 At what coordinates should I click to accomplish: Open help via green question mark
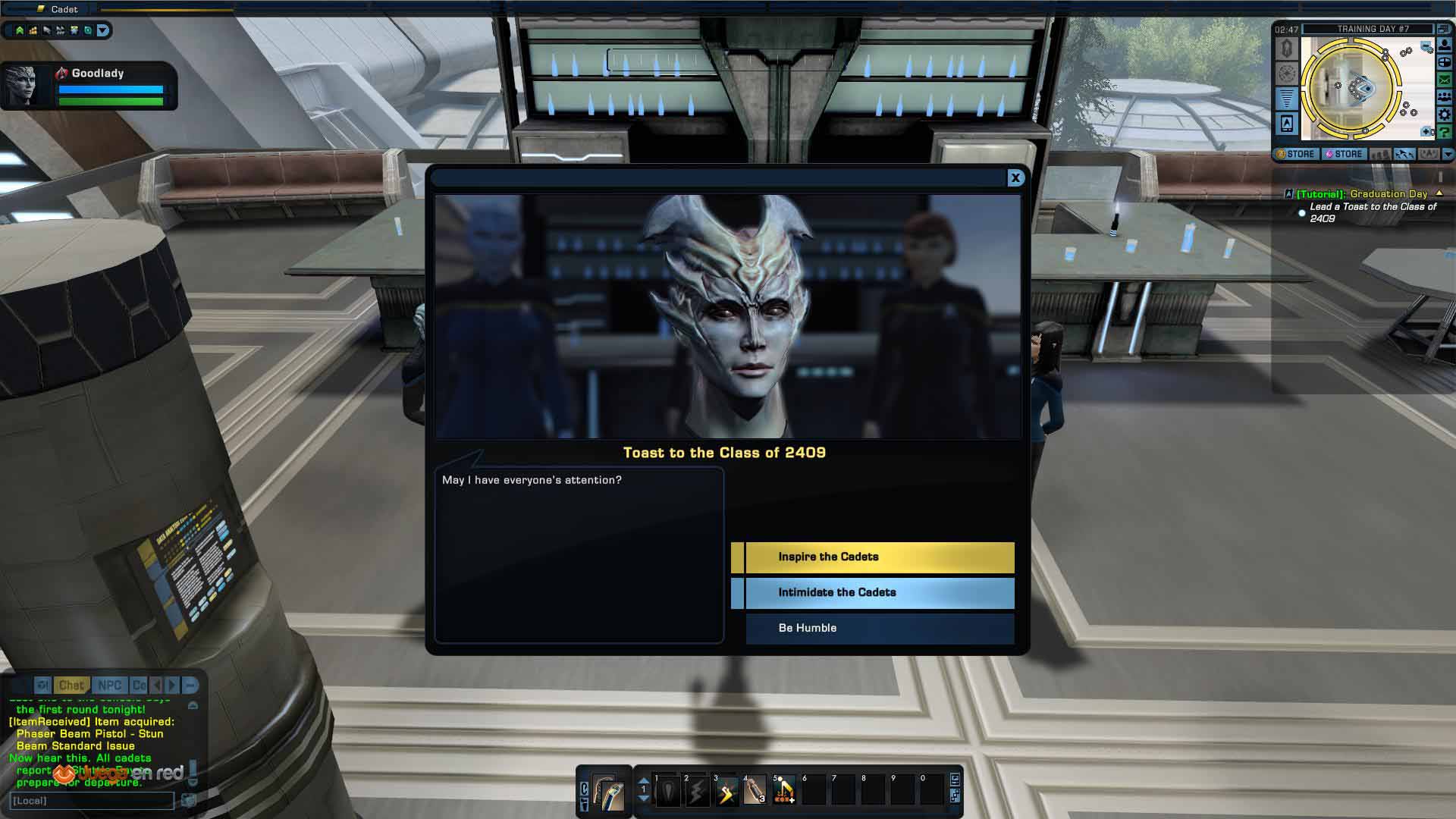coord(1445,132)
